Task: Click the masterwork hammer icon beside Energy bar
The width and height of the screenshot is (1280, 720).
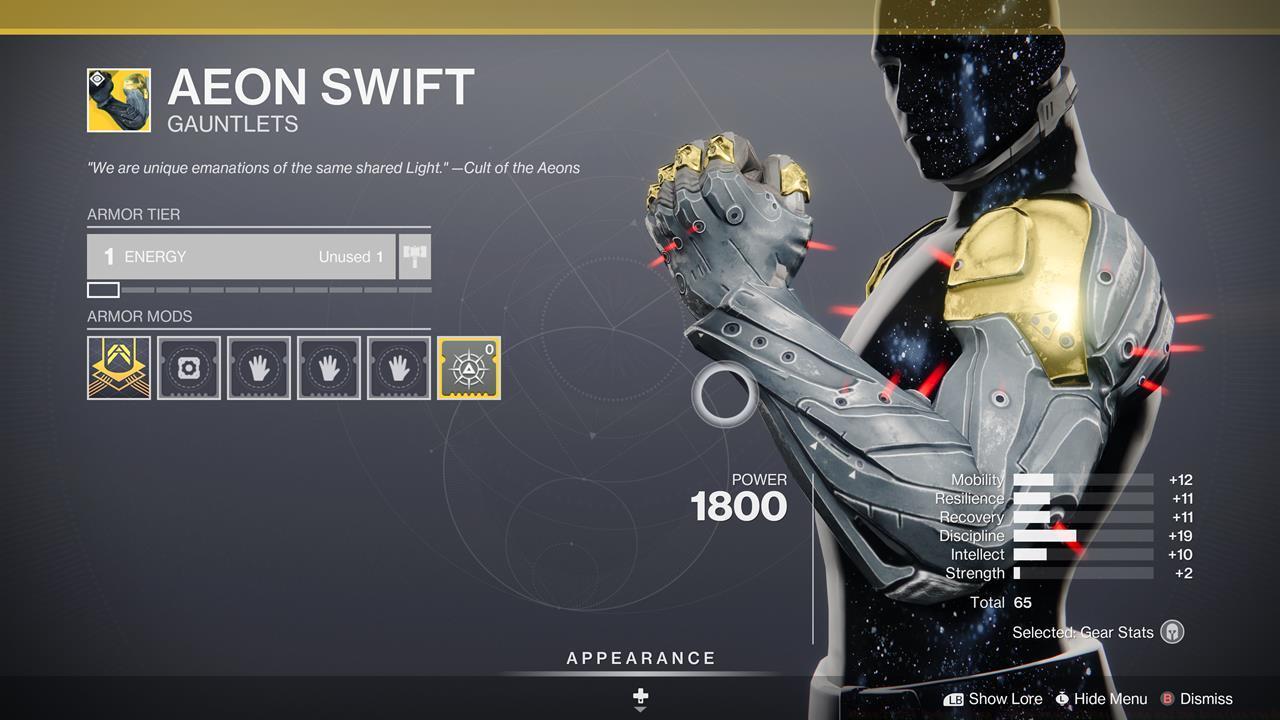Action: coord(413,256)
